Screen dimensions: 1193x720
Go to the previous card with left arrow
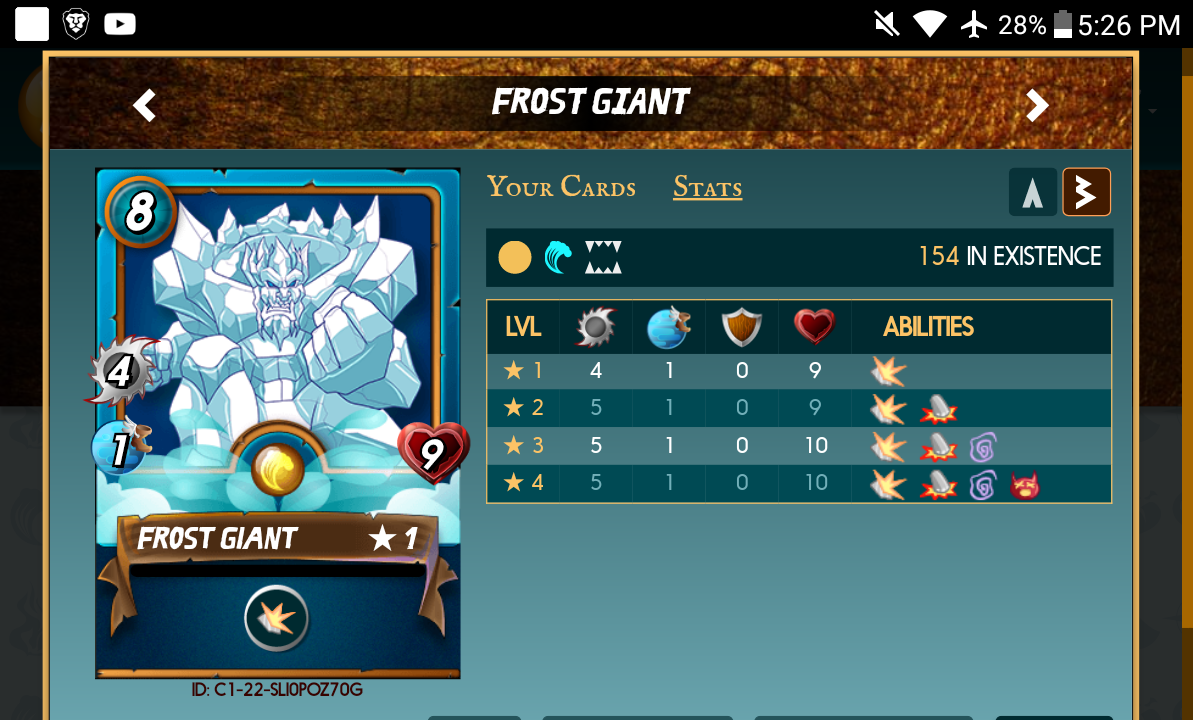(145, 105)
